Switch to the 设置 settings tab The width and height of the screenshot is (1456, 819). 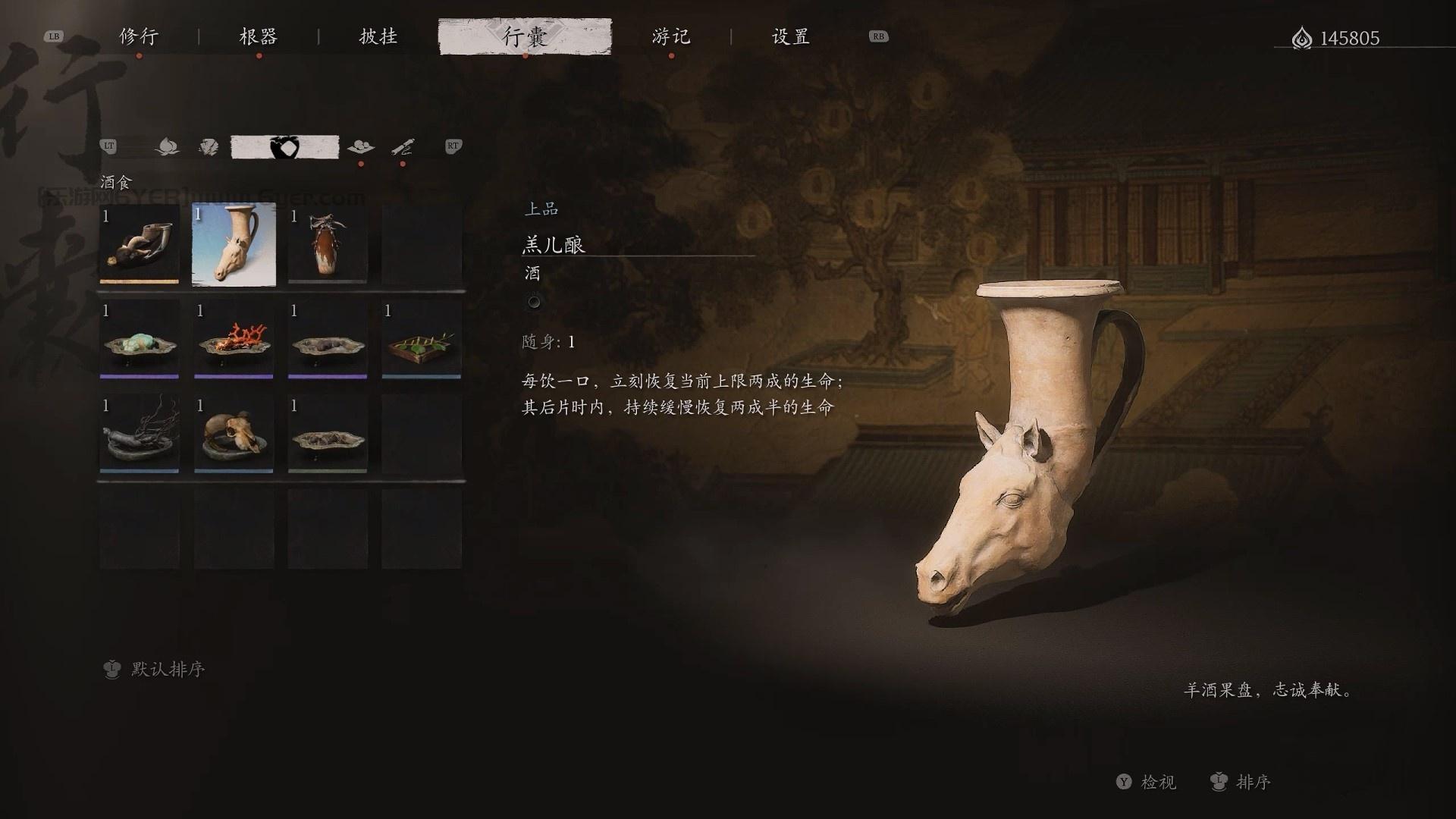pyautogui.click(x=791, y=36)
